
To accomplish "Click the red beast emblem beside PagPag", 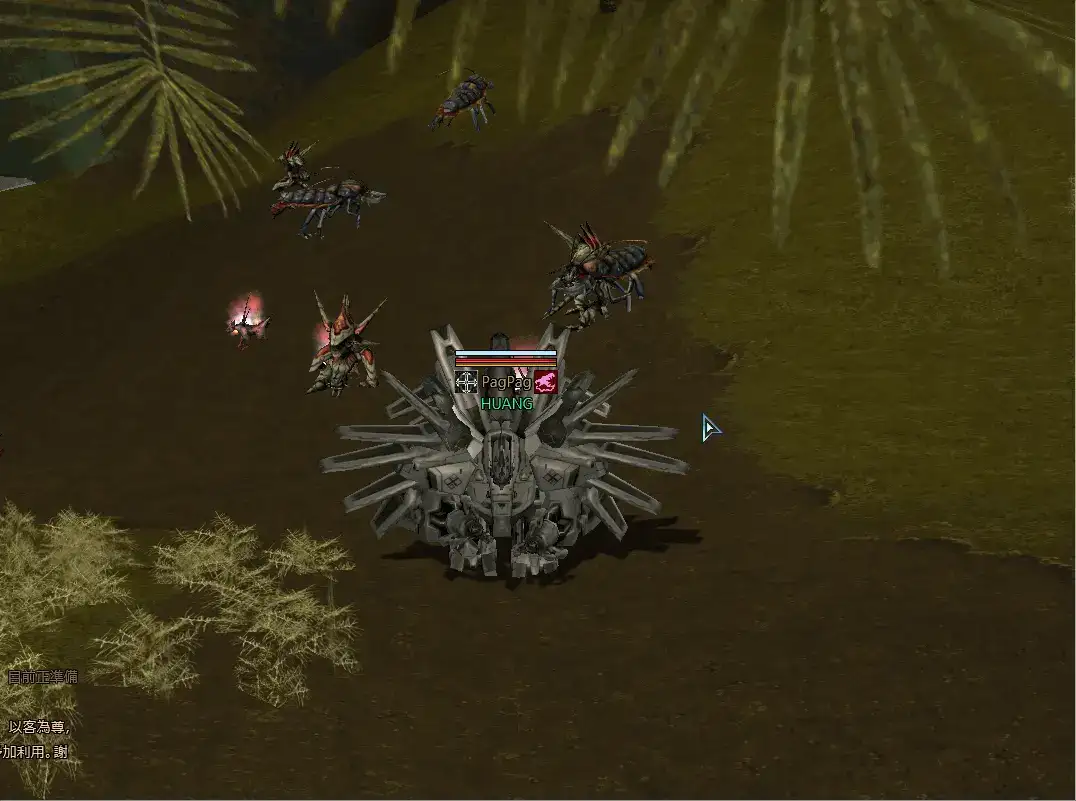I will click(545, 382).
